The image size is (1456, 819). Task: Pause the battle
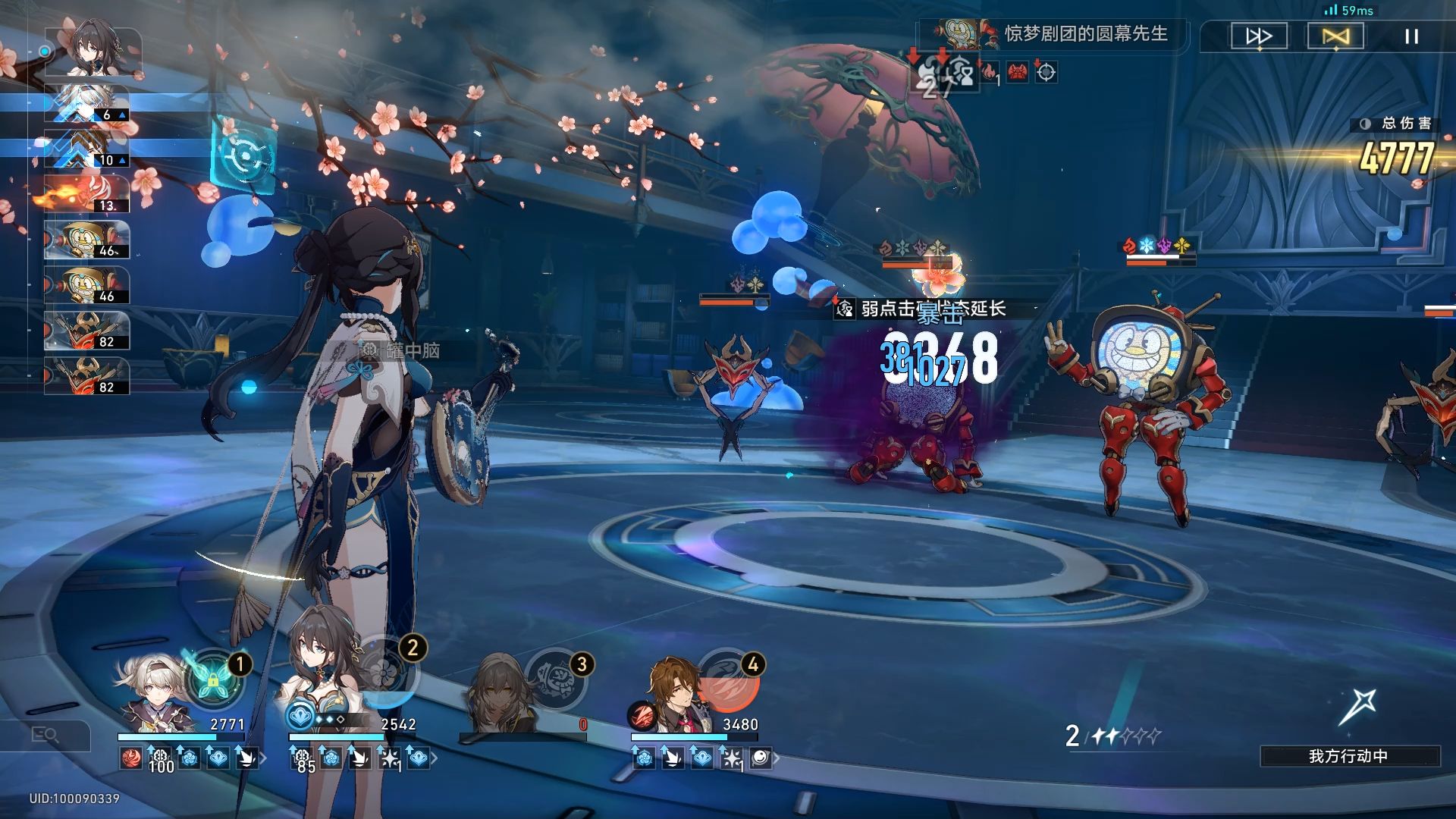(1411, 36)
